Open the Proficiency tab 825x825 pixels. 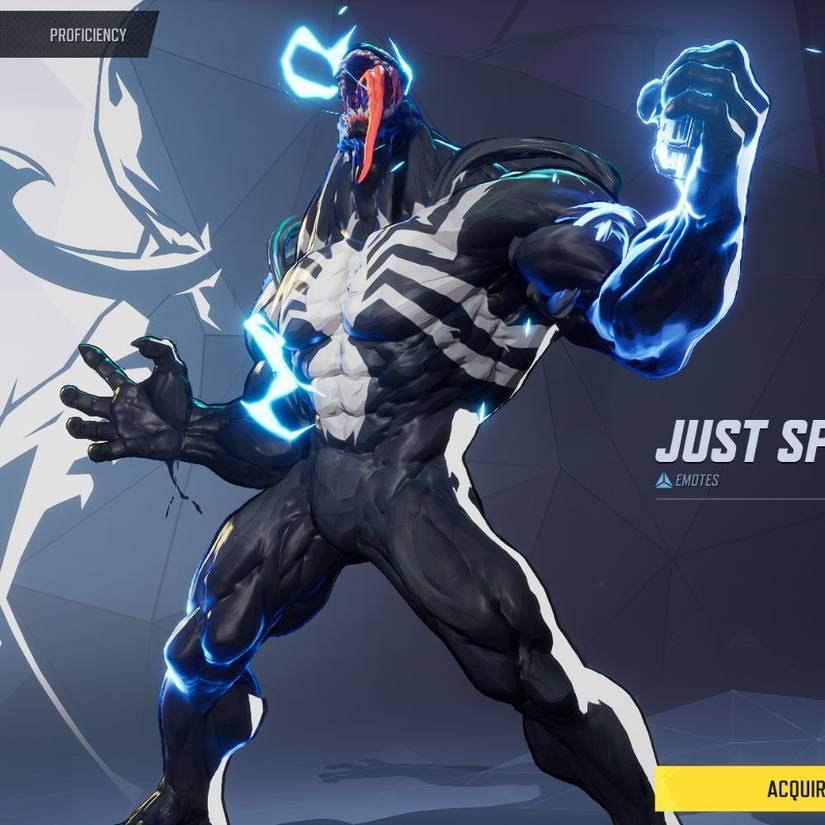(87, 35)
